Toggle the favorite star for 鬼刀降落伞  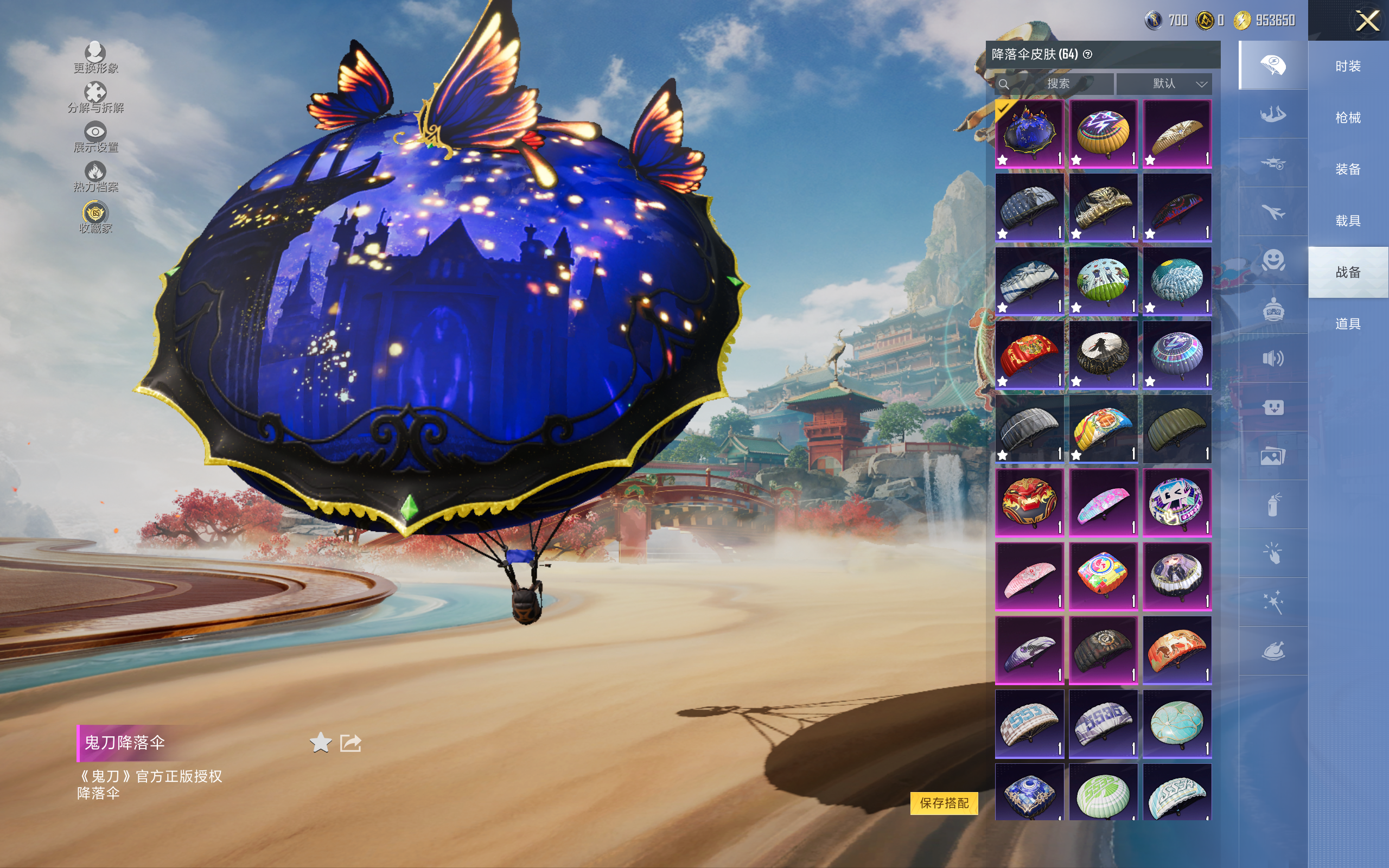(320, 743)
